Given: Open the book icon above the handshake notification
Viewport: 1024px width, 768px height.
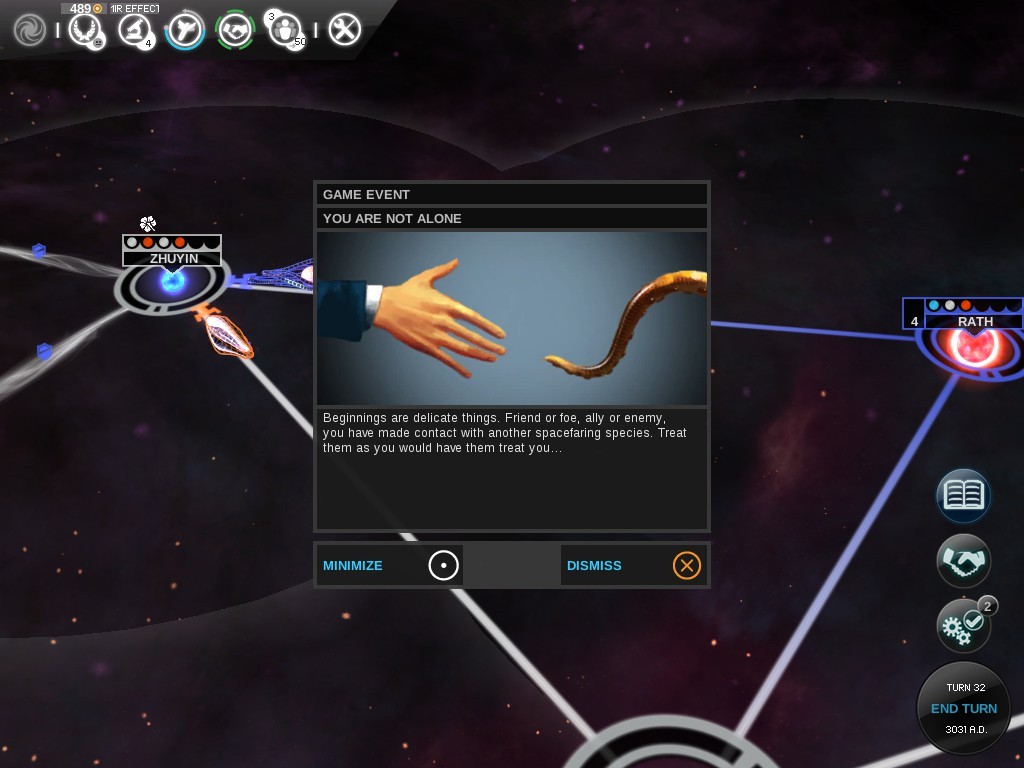Looking at the screenshot, I should [x=964, y=495].
